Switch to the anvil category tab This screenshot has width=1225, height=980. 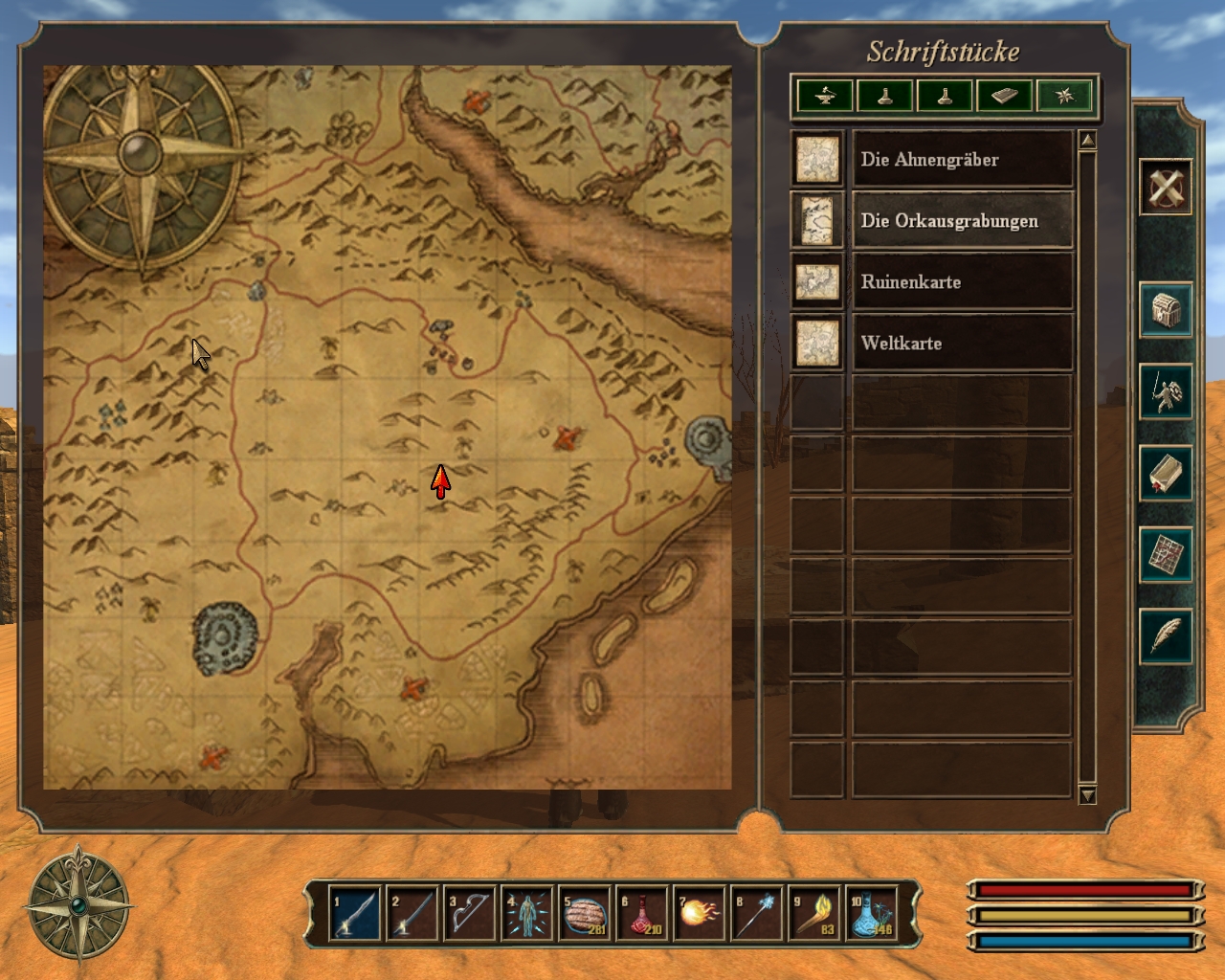coord(825,96)
